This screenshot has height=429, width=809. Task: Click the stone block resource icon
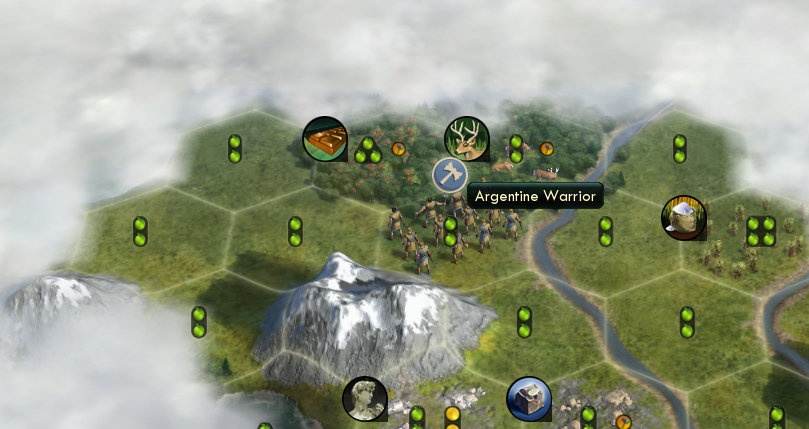tap(528, 398)
